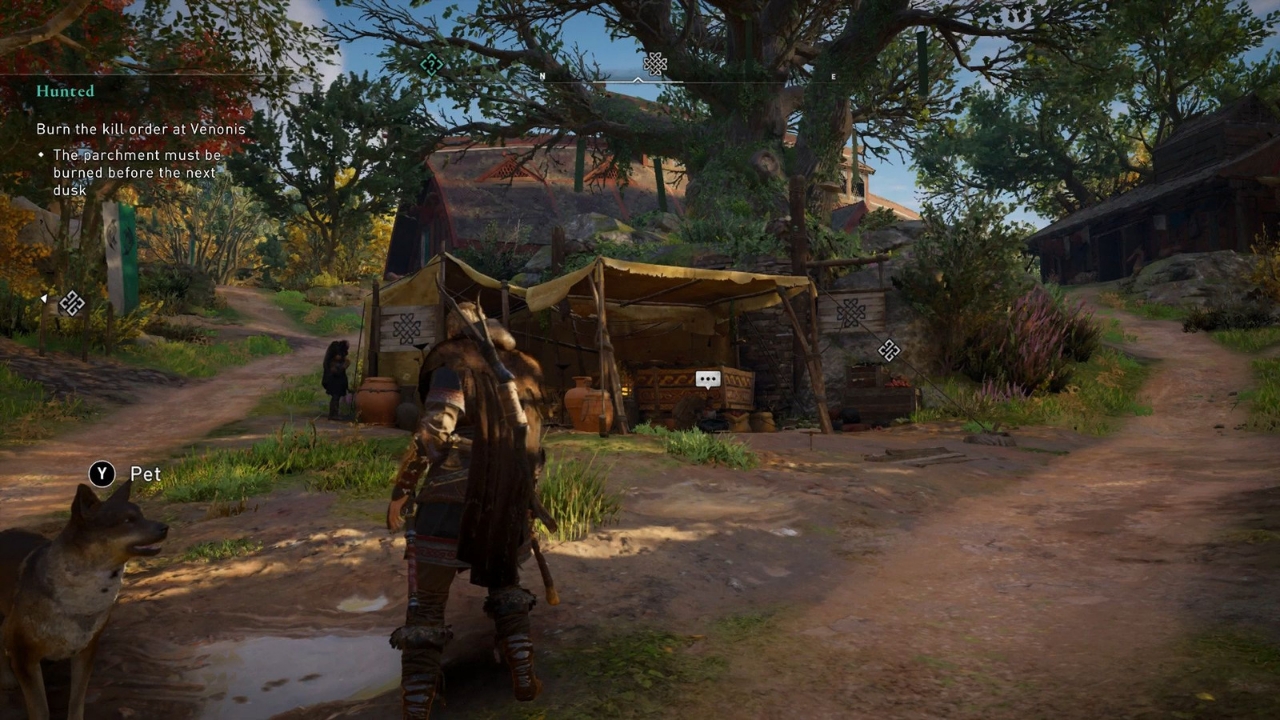The height and width of the screenshot is (720, 1280).
Task: Select the "Burn the kill order at Venonis" objective
Action: pos(141,129)
